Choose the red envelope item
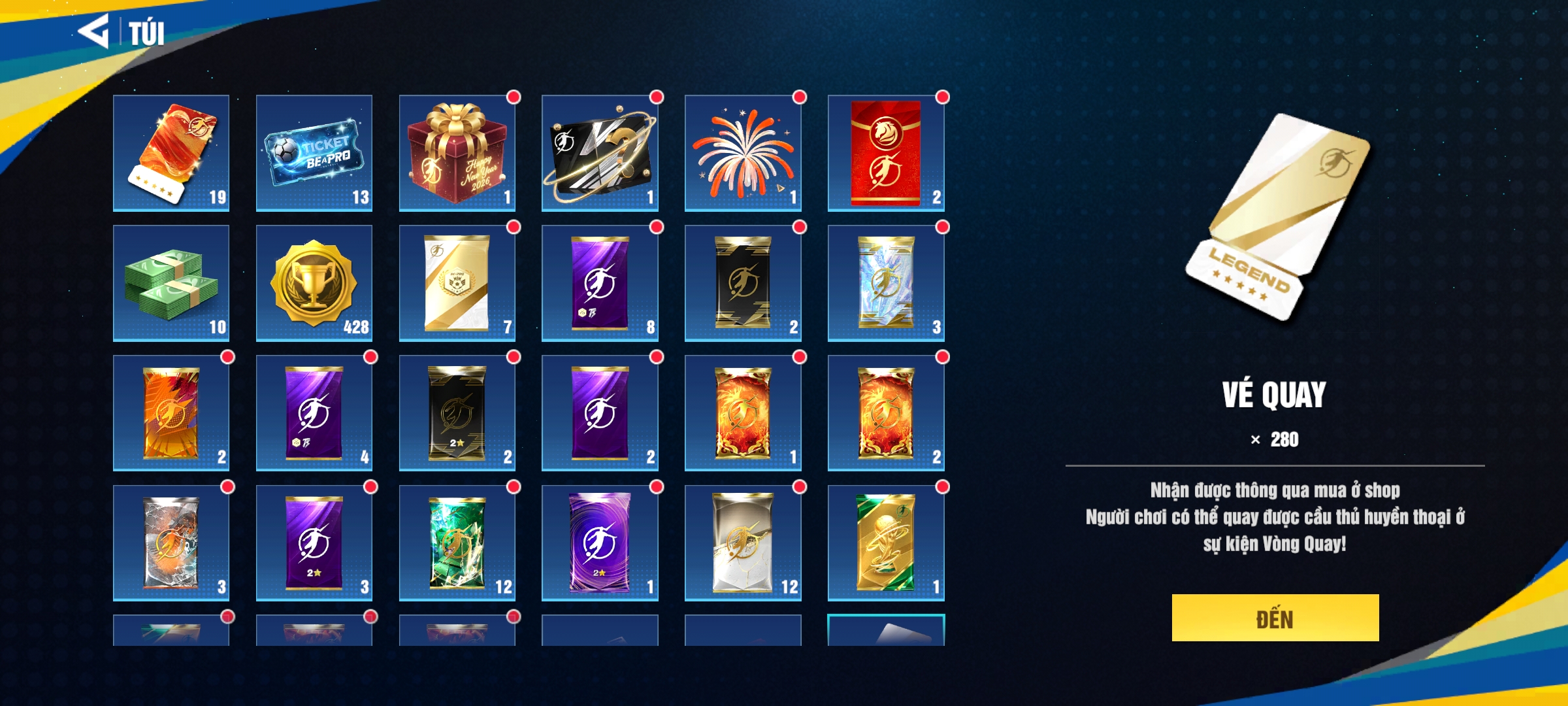 point(886,153)
